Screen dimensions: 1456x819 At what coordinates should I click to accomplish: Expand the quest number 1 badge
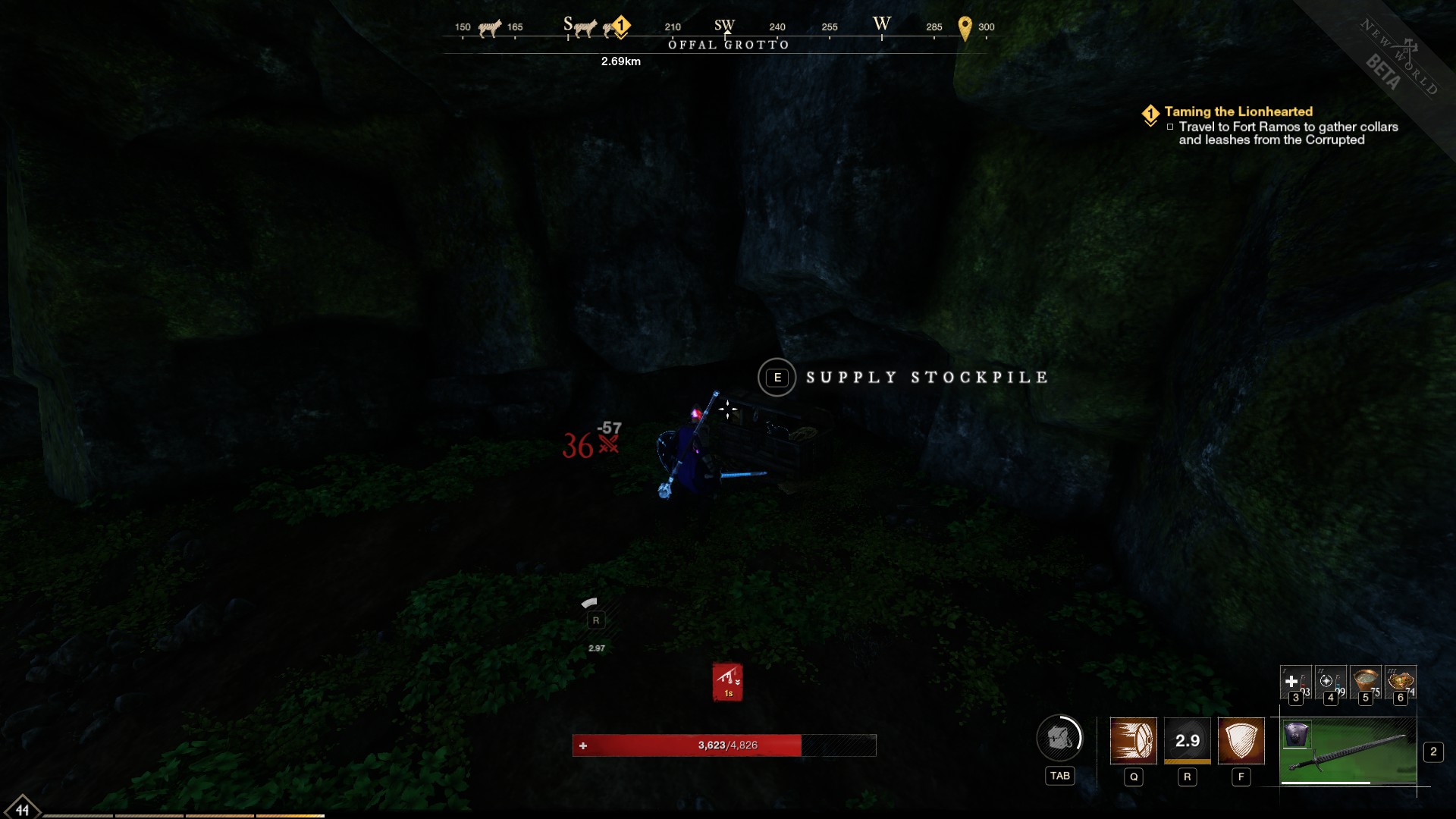[1151, 111]
